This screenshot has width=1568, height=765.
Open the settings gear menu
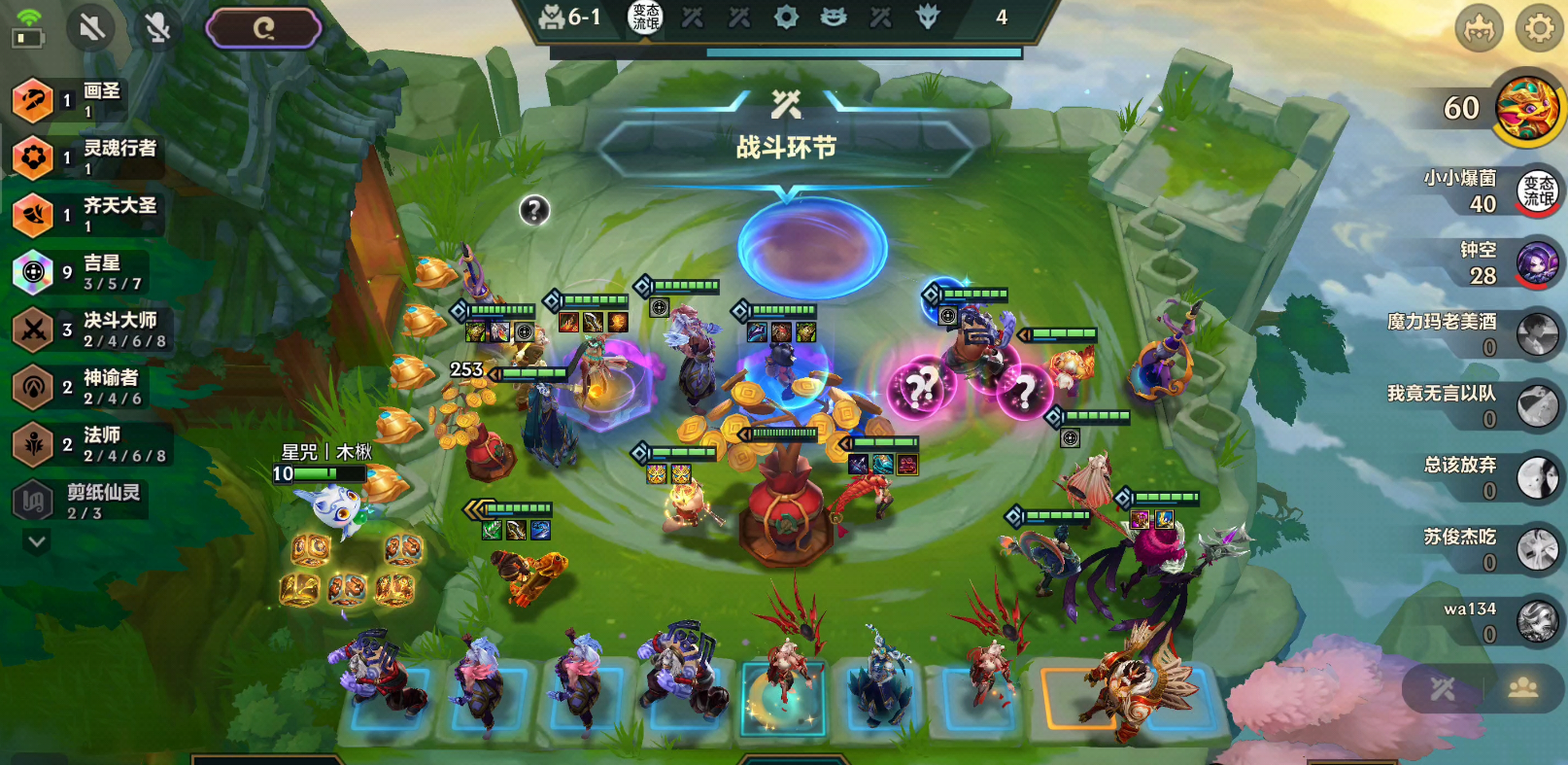tap(1539, 29)
